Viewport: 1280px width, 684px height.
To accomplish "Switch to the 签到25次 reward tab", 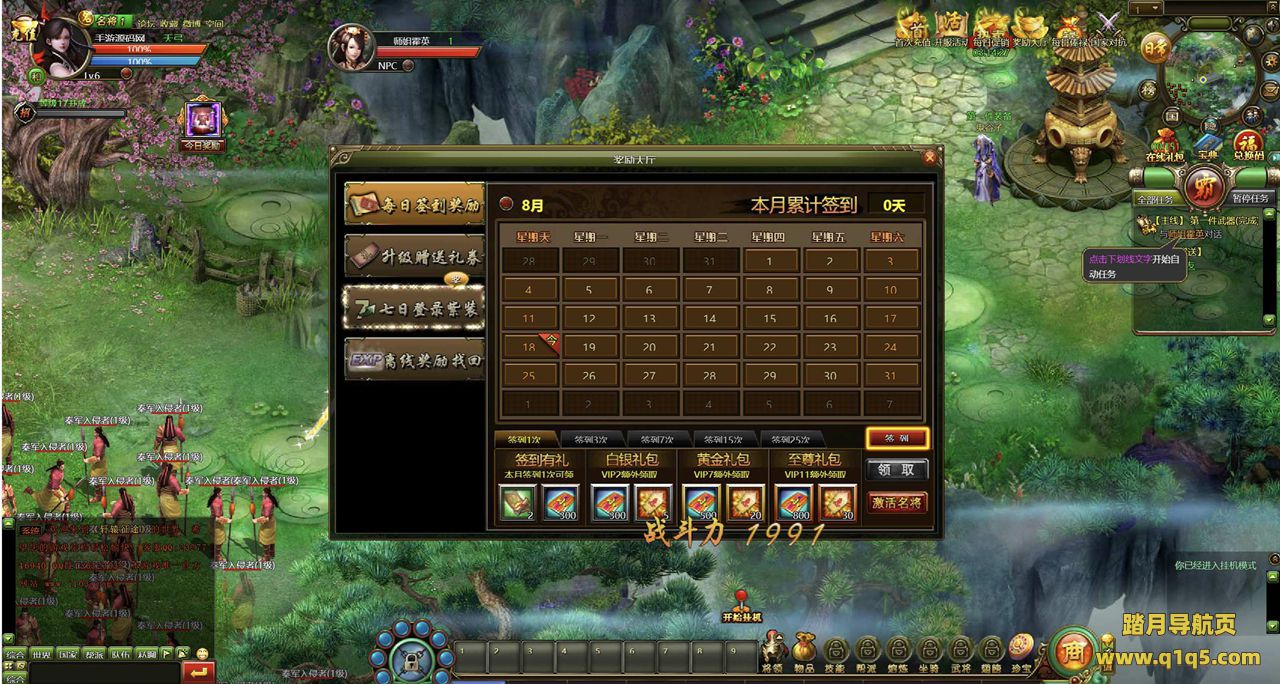I will click(x=790, y=439).
